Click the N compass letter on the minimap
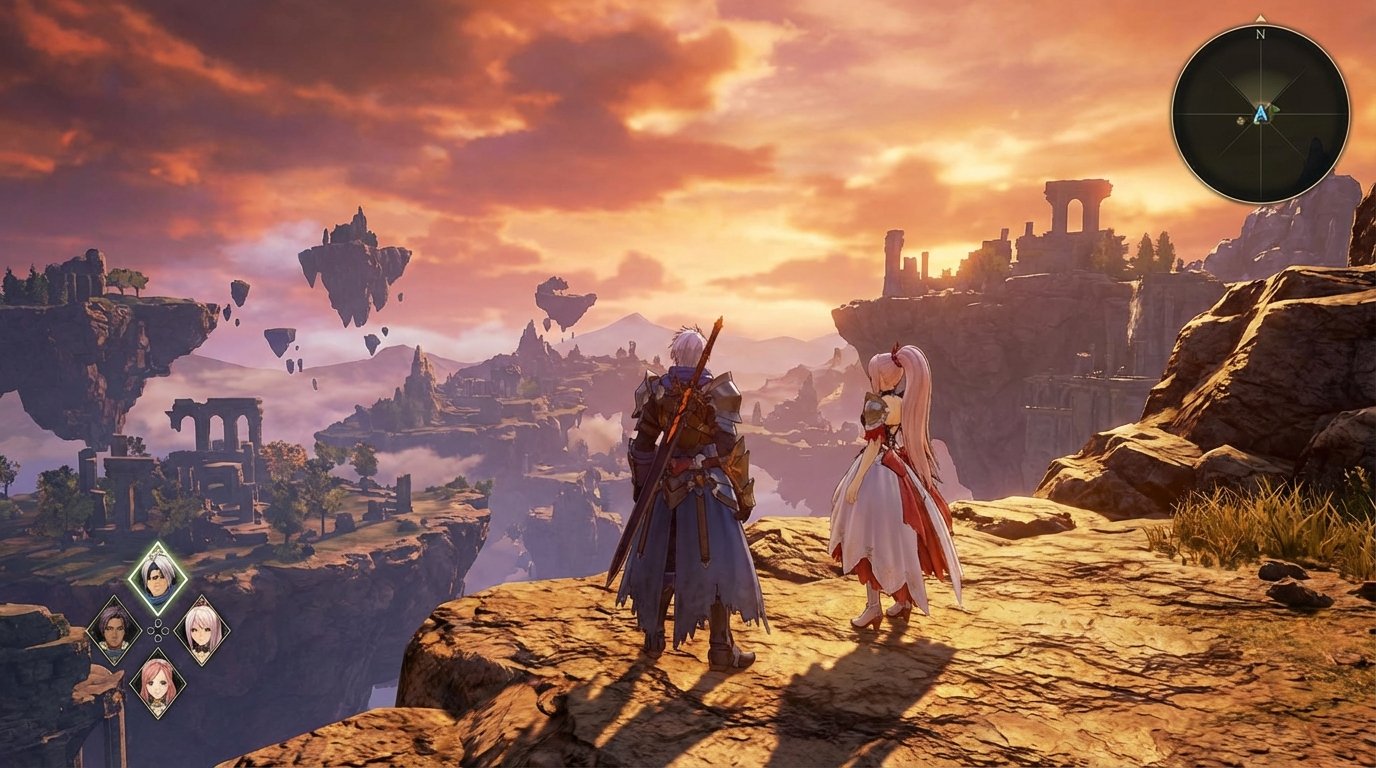 point(1260,34)
